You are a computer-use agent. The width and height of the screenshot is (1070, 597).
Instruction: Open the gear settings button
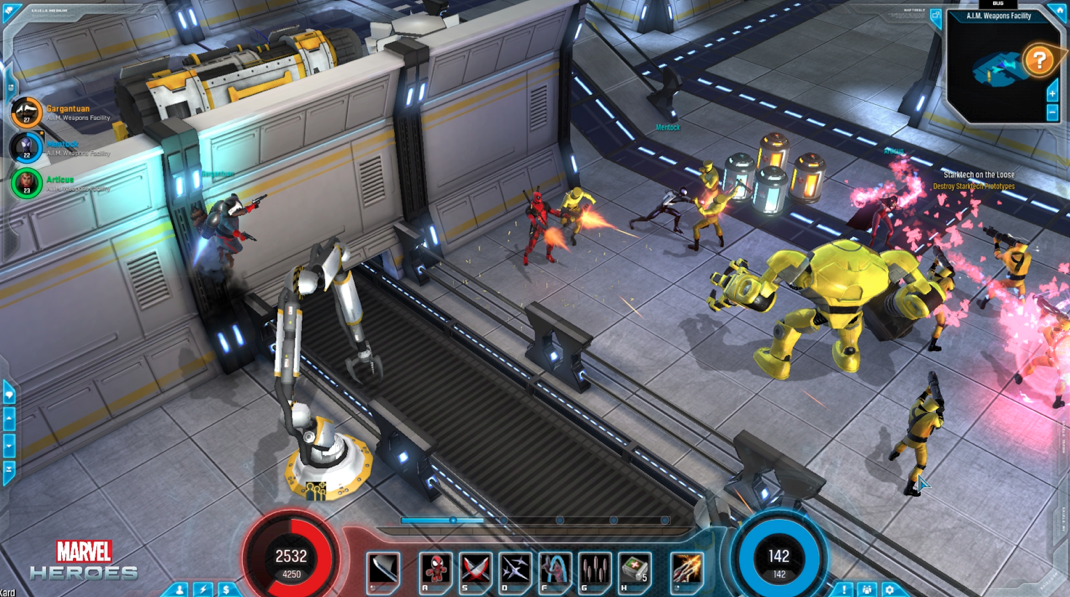[x=890, y=590]
